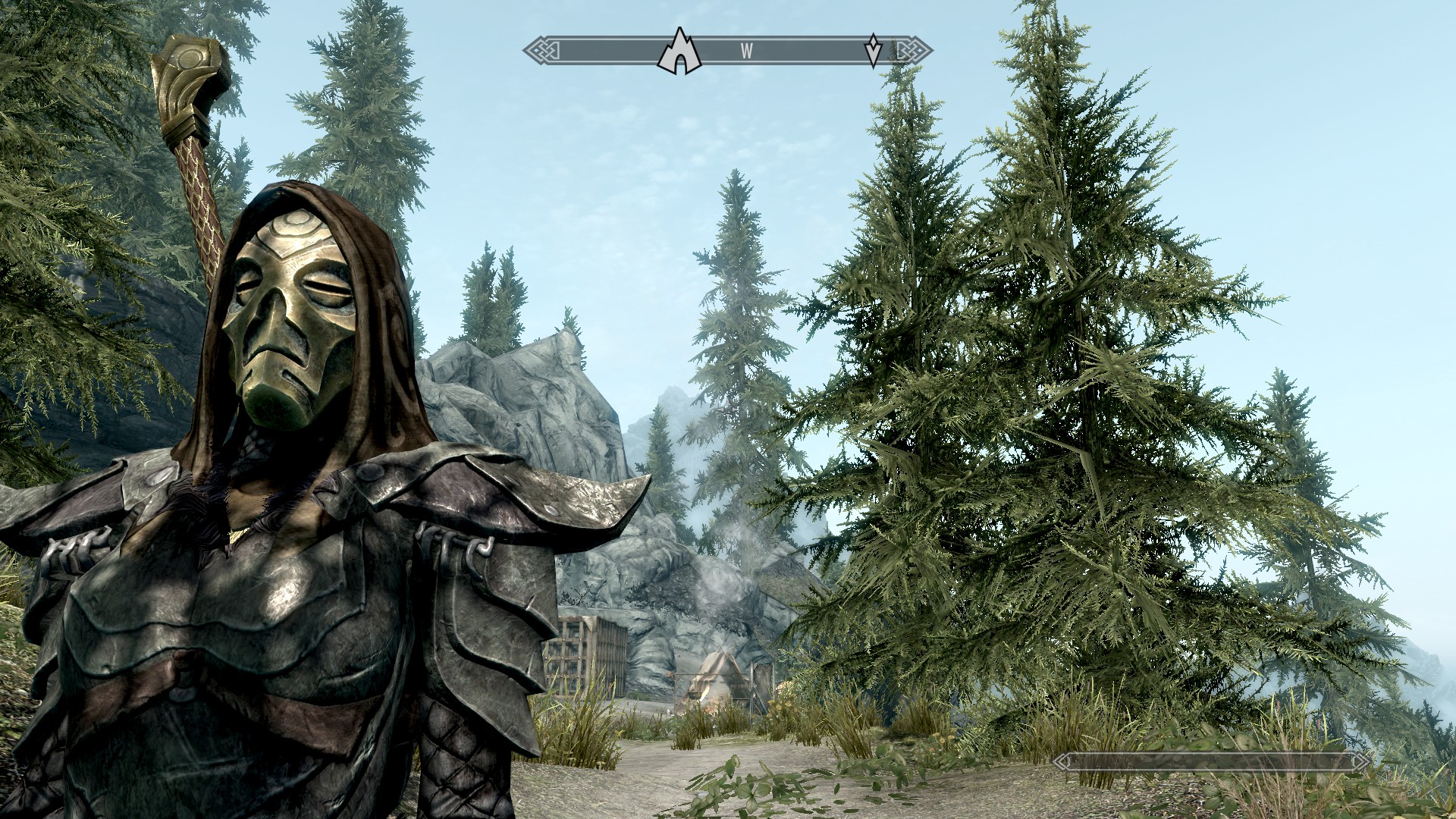Select the quest arrow marker on the compass

(874, 50)
